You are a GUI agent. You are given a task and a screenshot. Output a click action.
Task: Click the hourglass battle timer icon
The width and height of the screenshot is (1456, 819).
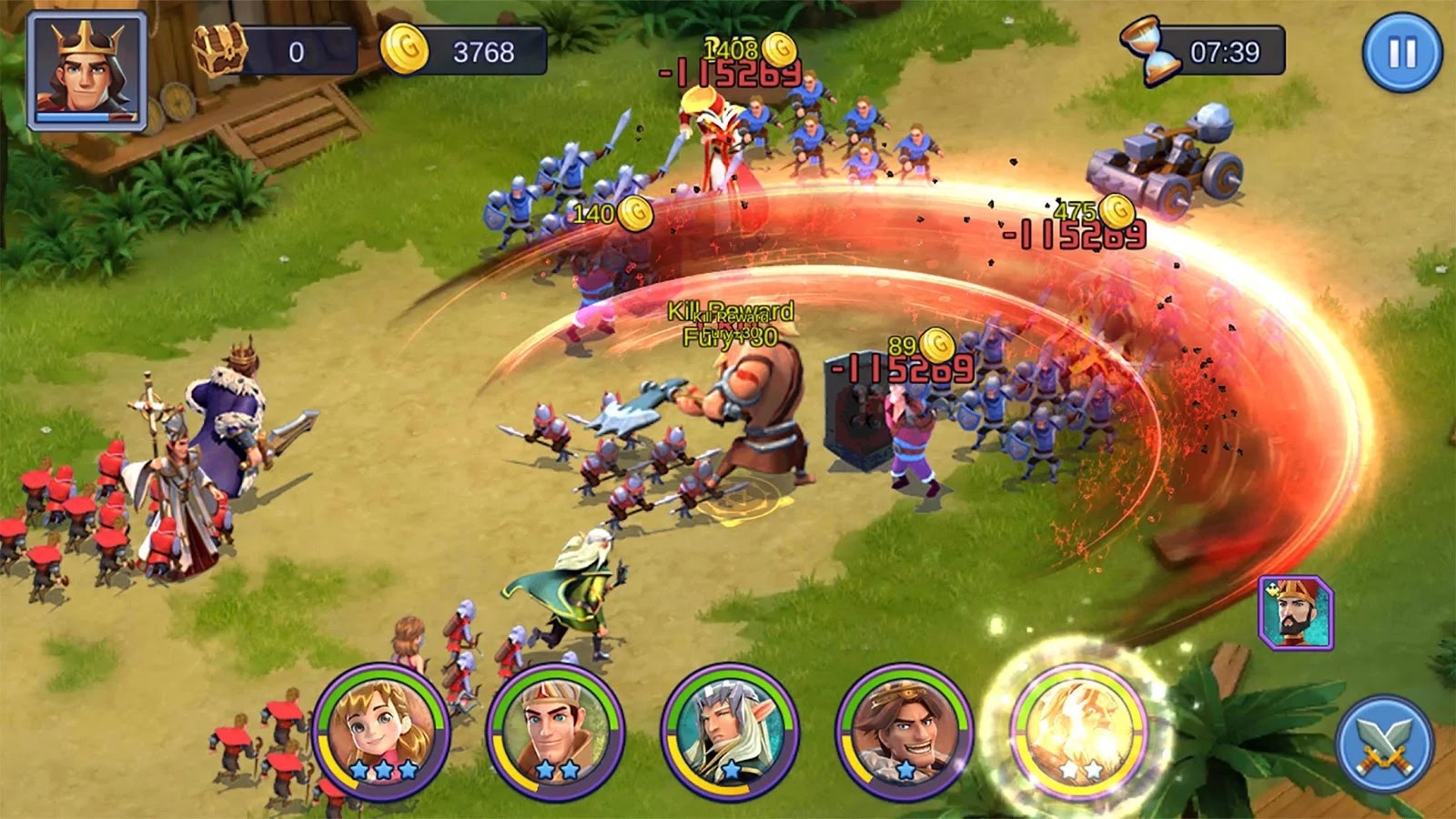pos(1151,50)
